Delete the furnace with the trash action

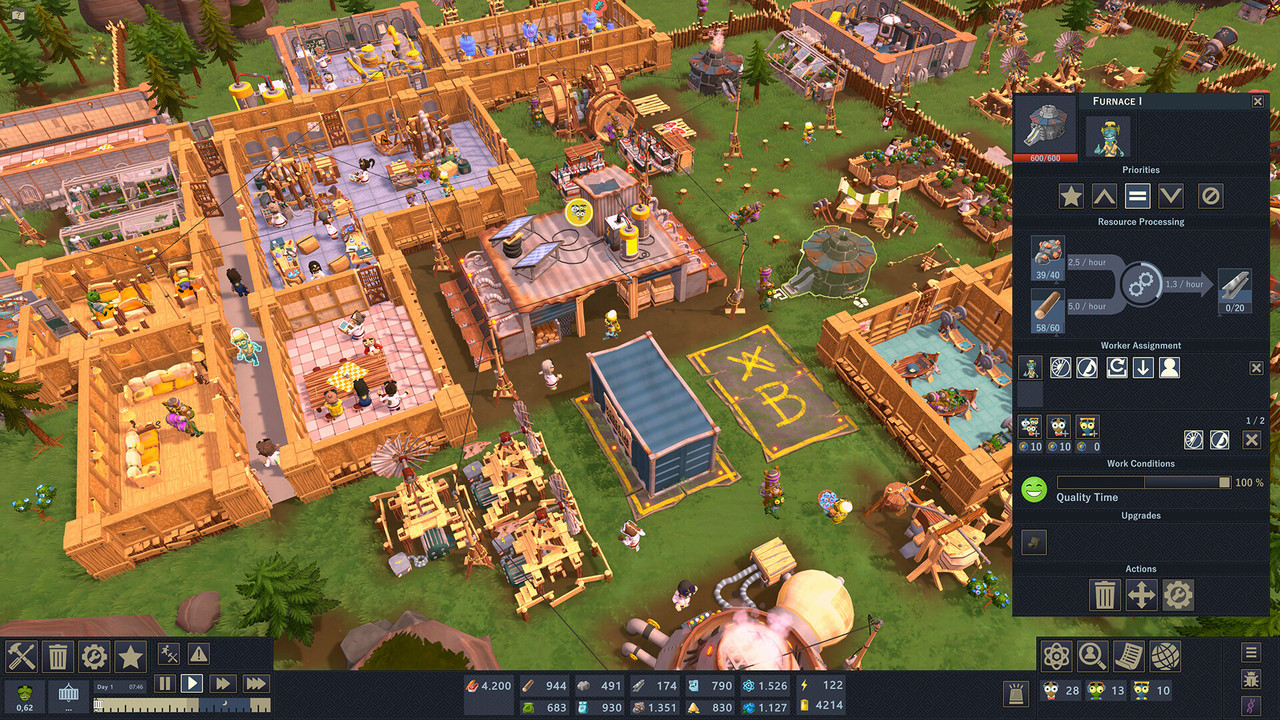(x=1104, y=596)
